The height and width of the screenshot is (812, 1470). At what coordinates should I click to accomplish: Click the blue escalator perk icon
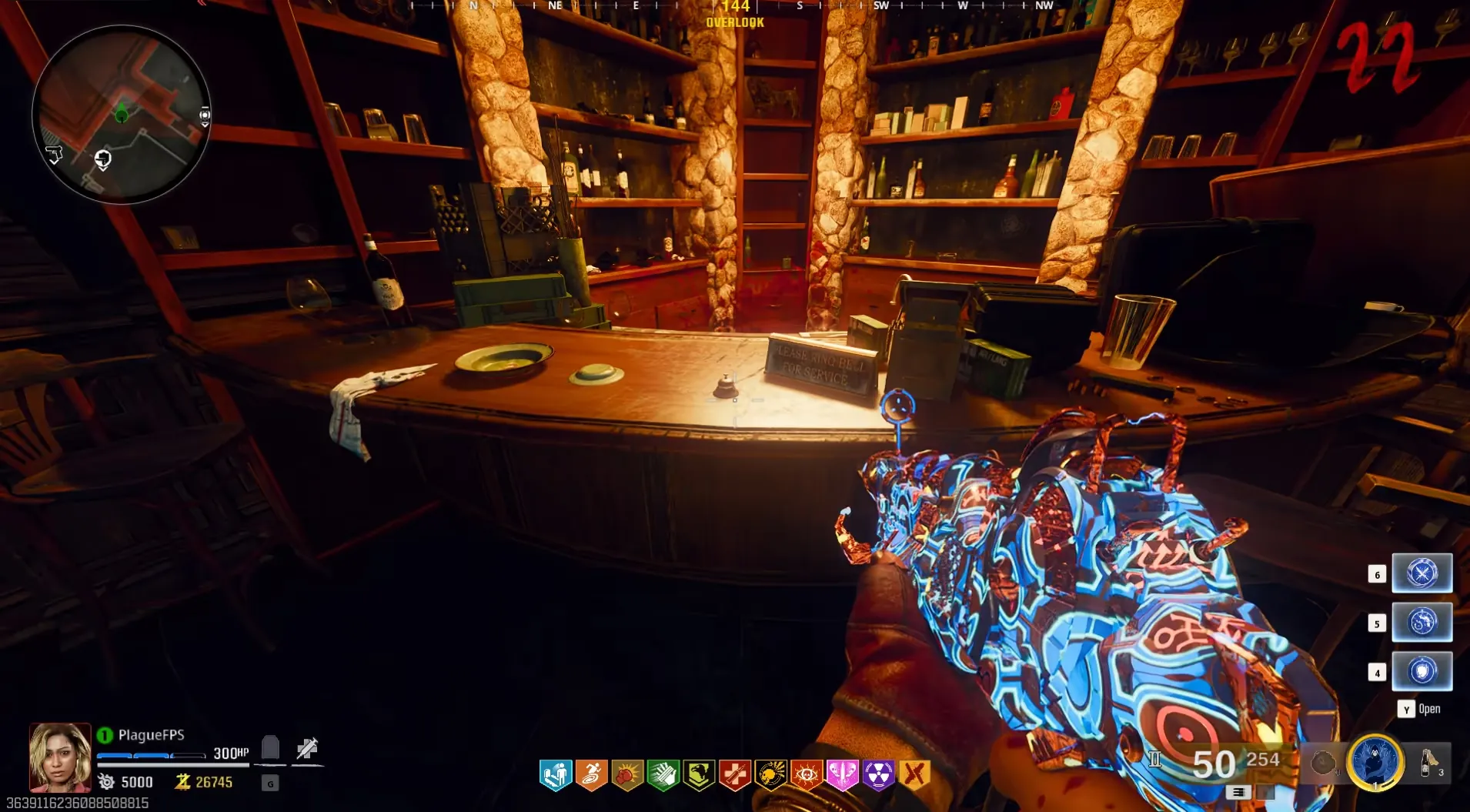coord(556,775)
